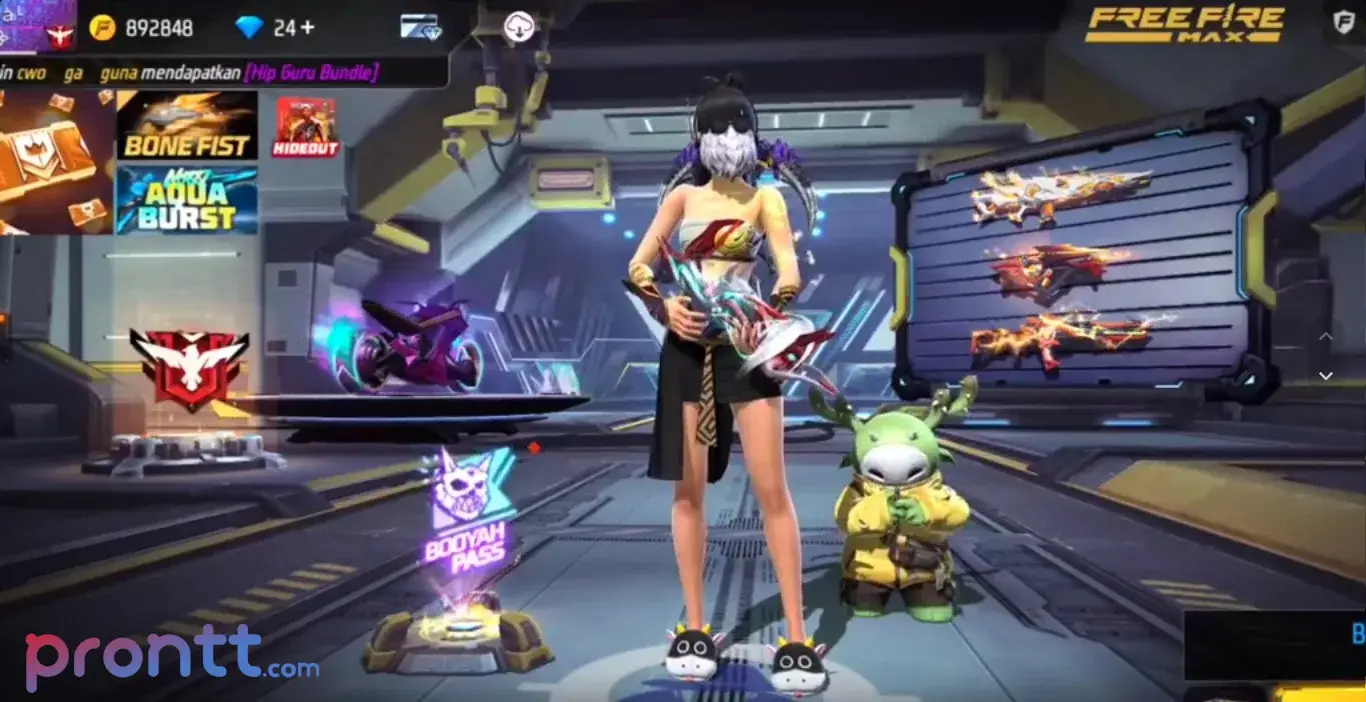
Task: Open the diamond membership card icon
Action: coord(420,27)
